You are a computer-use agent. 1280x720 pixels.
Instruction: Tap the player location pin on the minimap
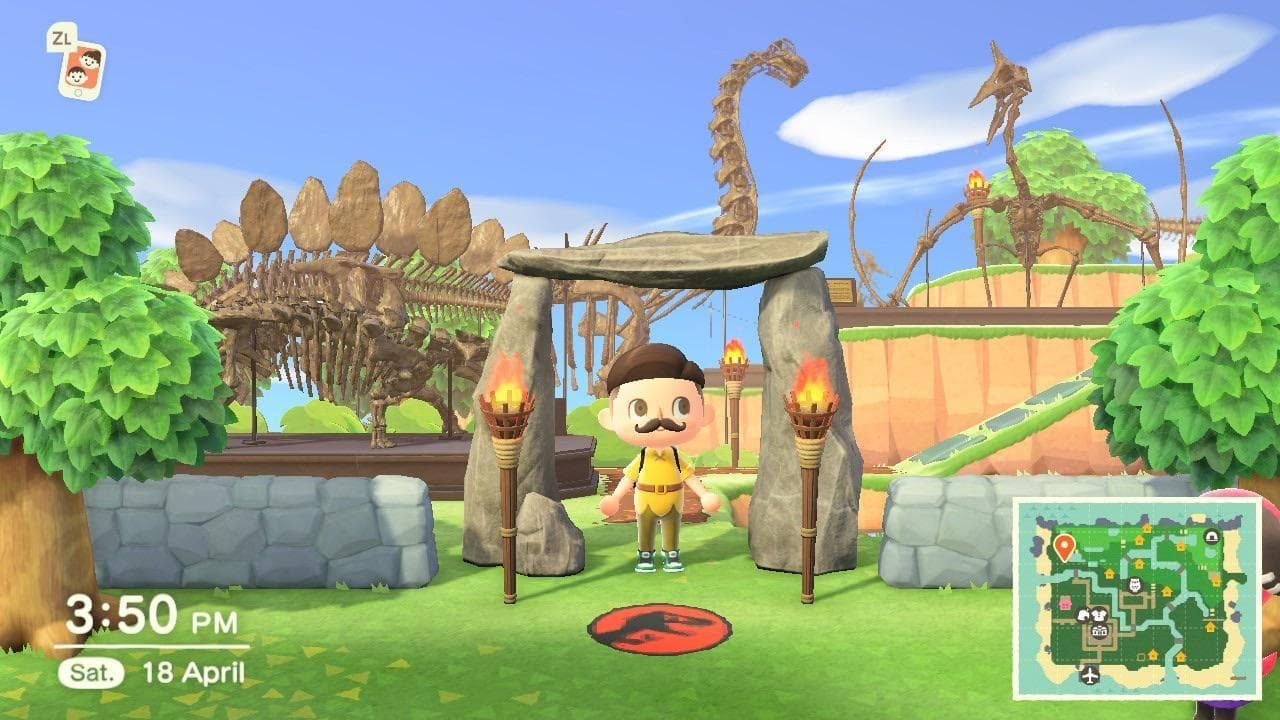pyautogui.click(x=1064, y=547)
